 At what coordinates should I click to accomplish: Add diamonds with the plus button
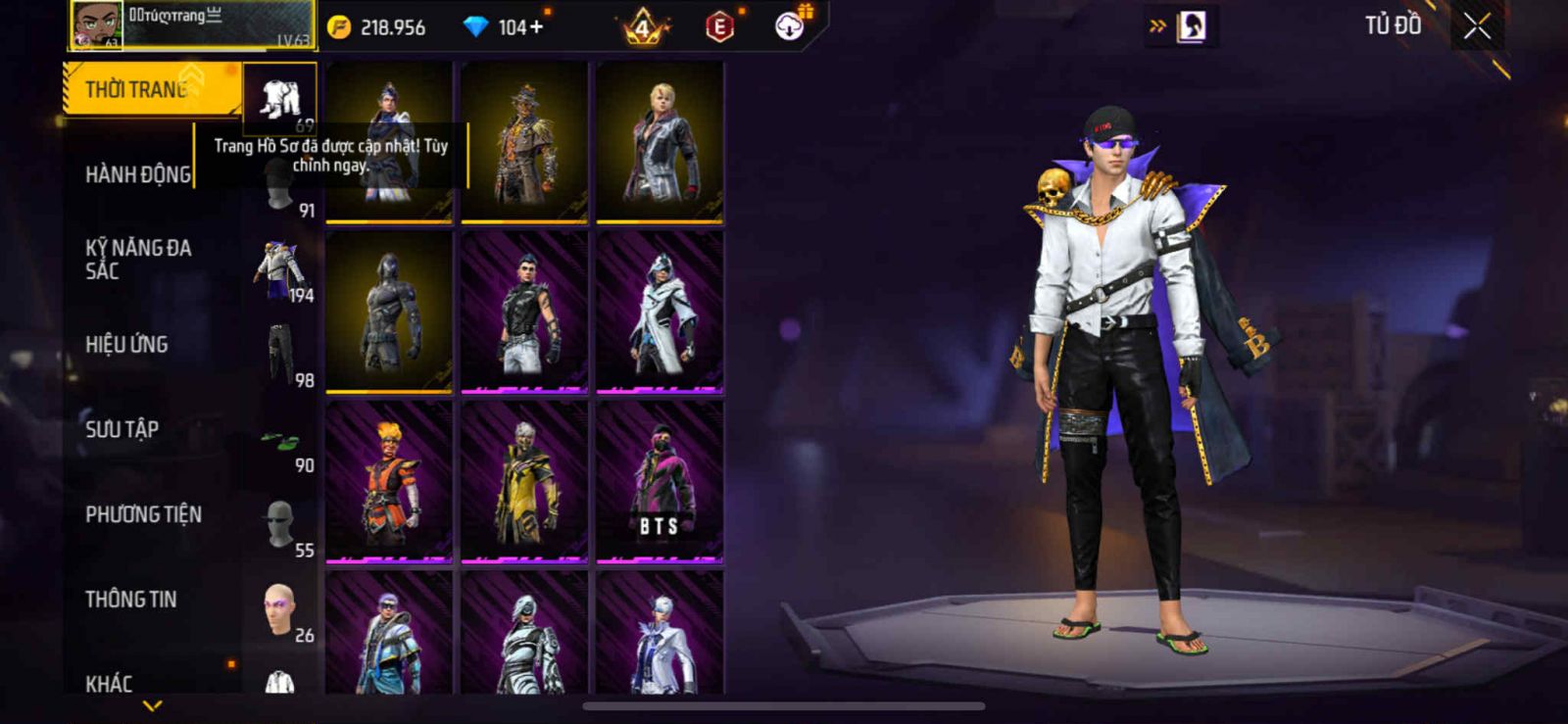point(536,27)
